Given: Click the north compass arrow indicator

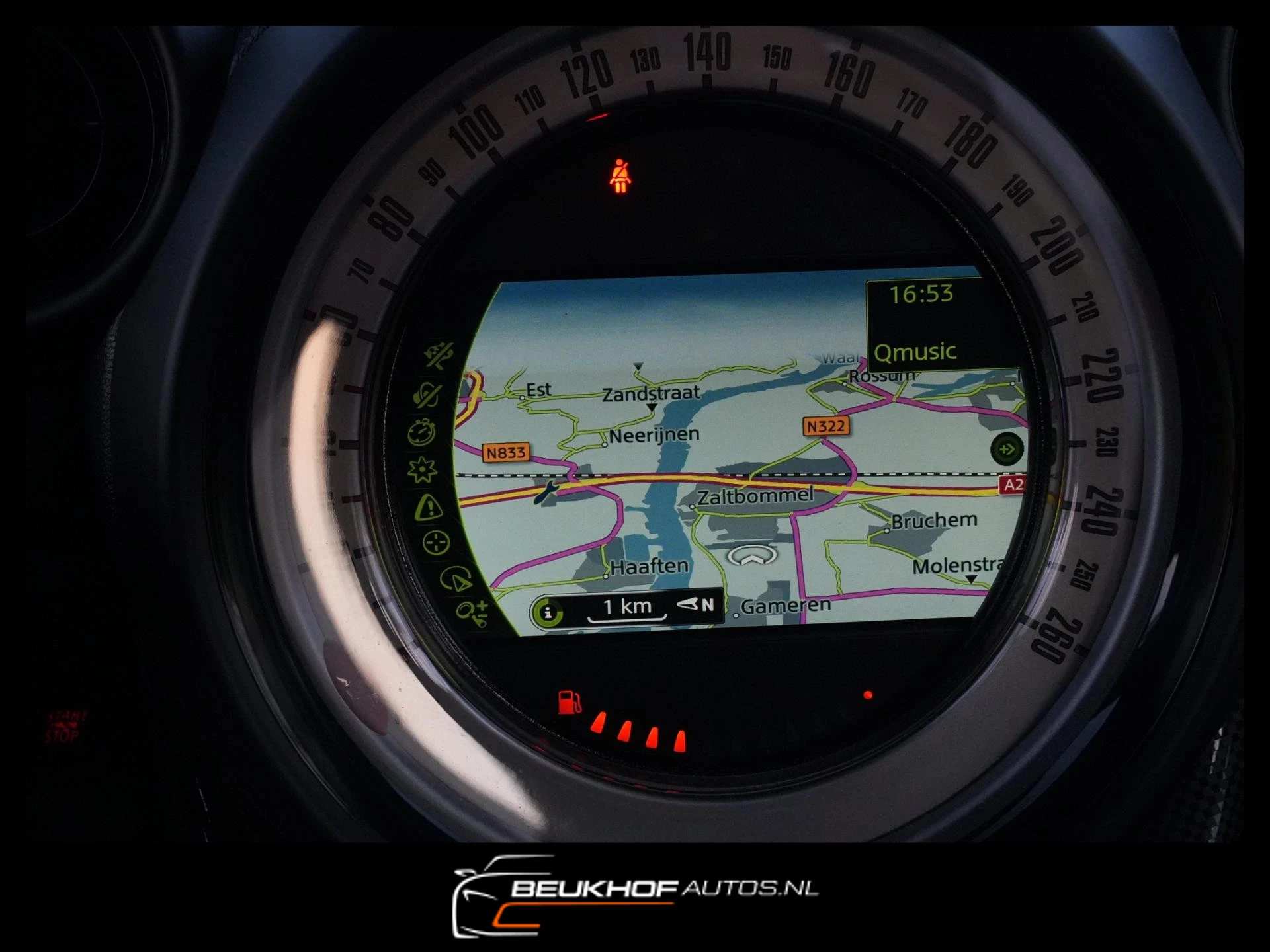Looking at the screenshot, I should click(x=695, y=604).
